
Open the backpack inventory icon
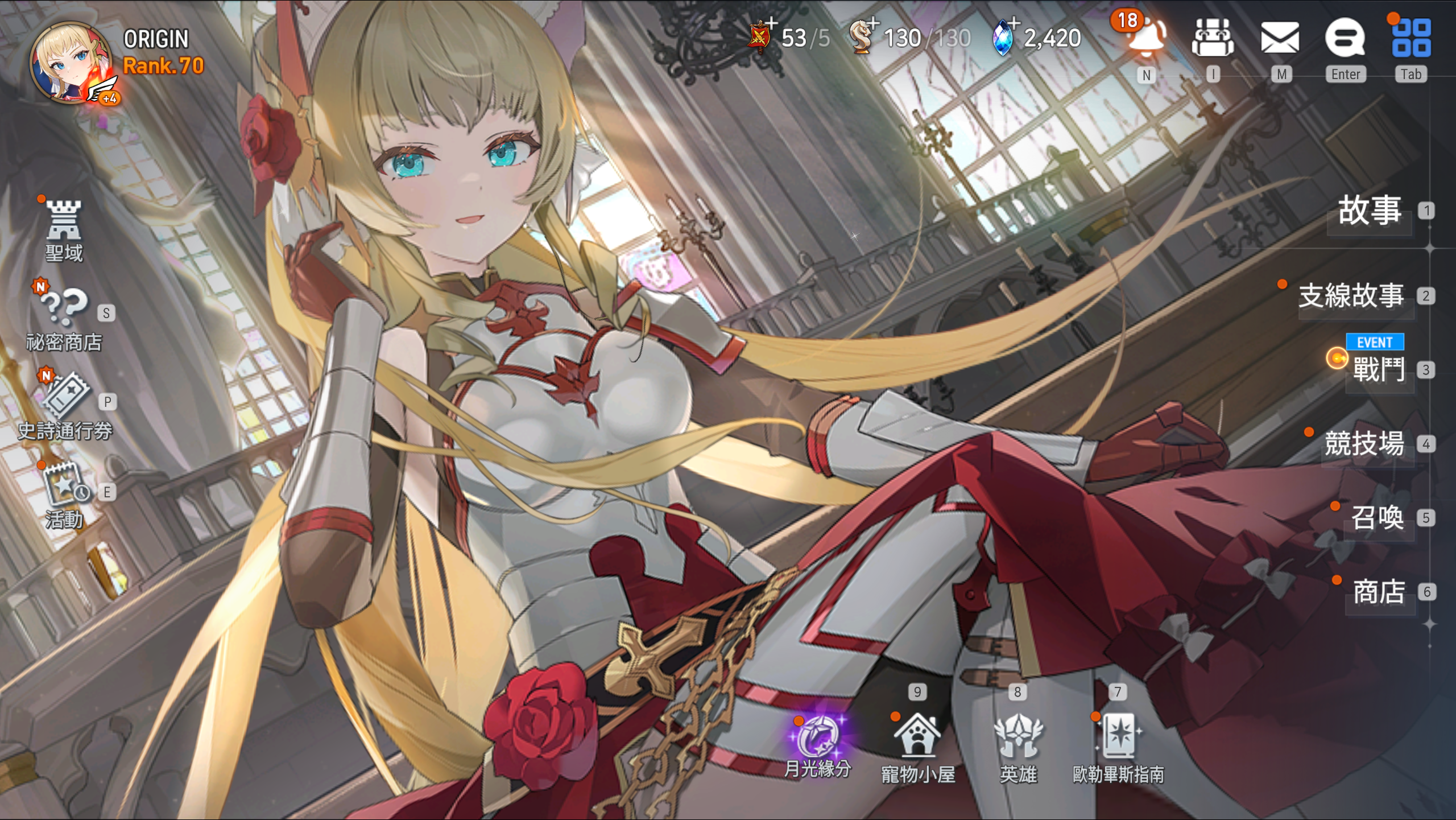[1213, 39]
